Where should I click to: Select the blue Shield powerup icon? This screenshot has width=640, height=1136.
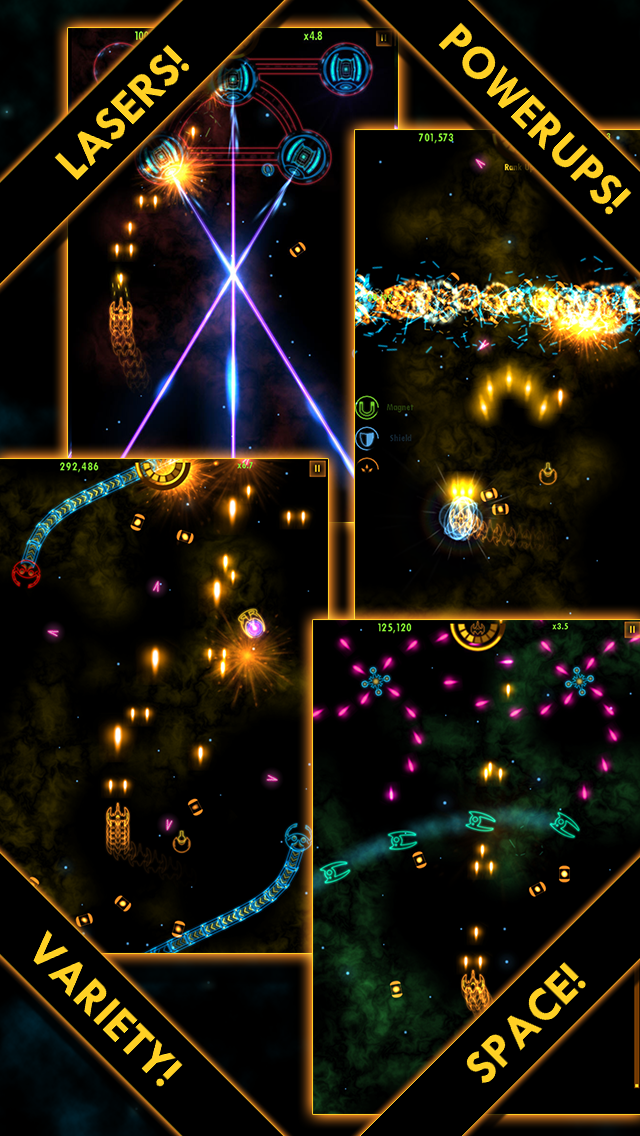[x=367, y=438]
